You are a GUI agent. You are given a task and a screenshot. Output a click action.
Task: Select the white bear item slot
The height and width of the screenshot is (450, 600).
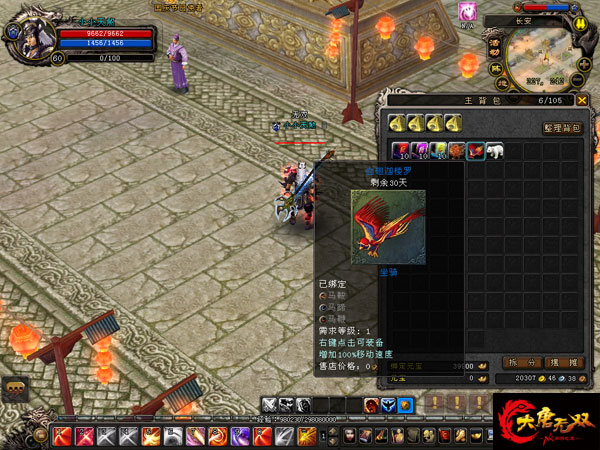click(x=494, y=150)
